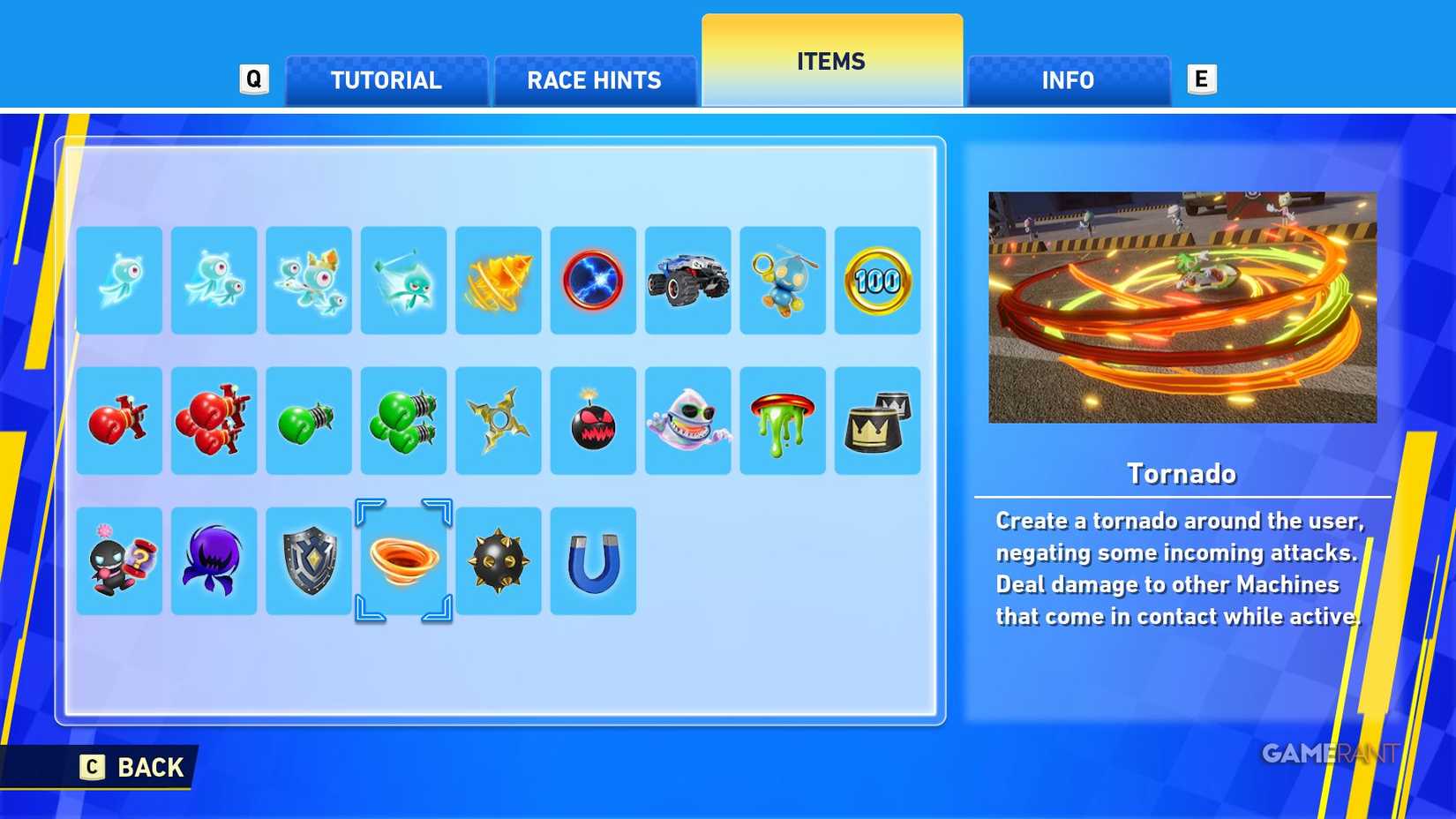Select the Shield item icon
The width and height of the screenshot is (1456, 819).
(x=309, y=560)
